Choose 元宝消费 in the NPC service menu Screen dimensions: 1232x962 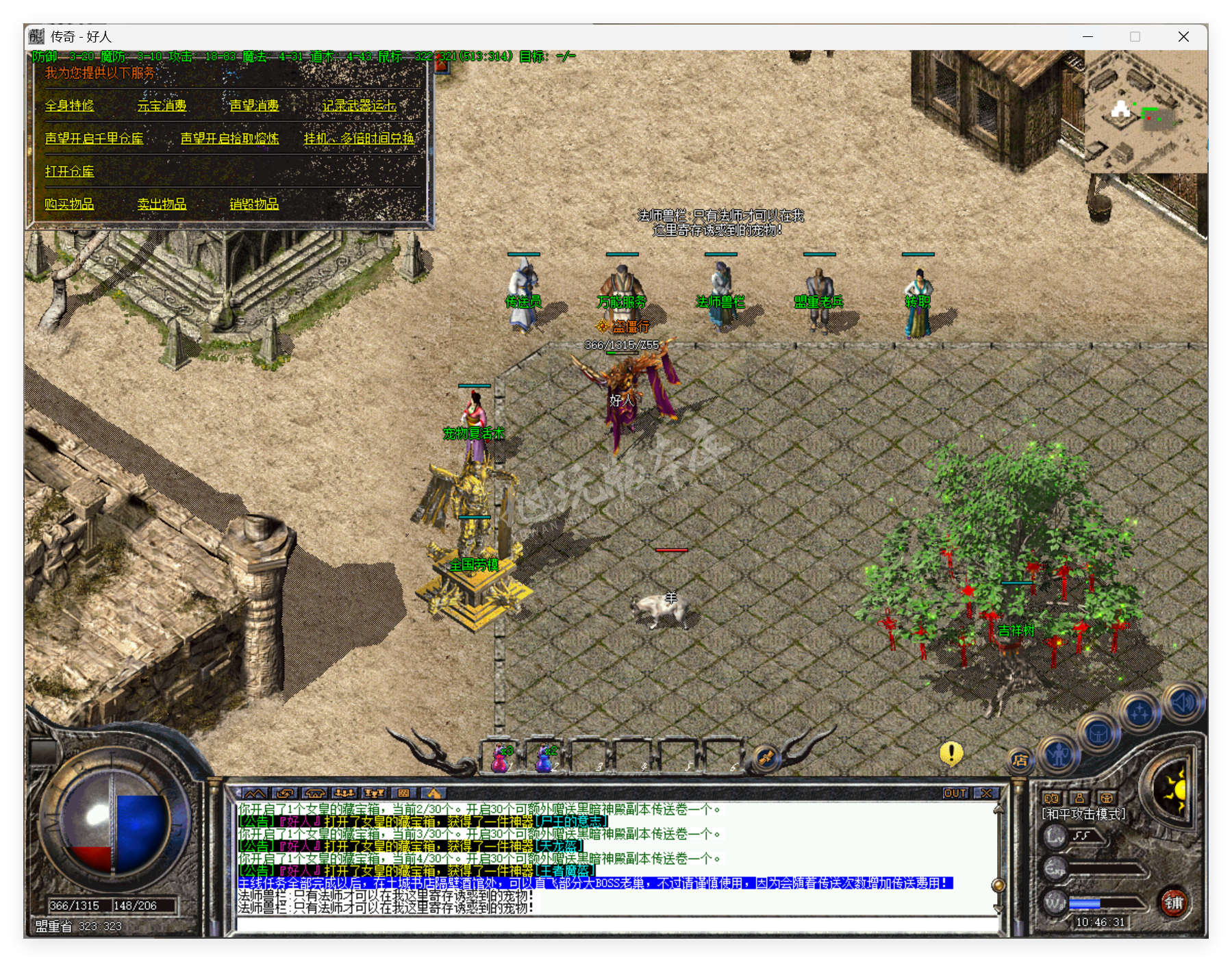(x=162, y=105)
